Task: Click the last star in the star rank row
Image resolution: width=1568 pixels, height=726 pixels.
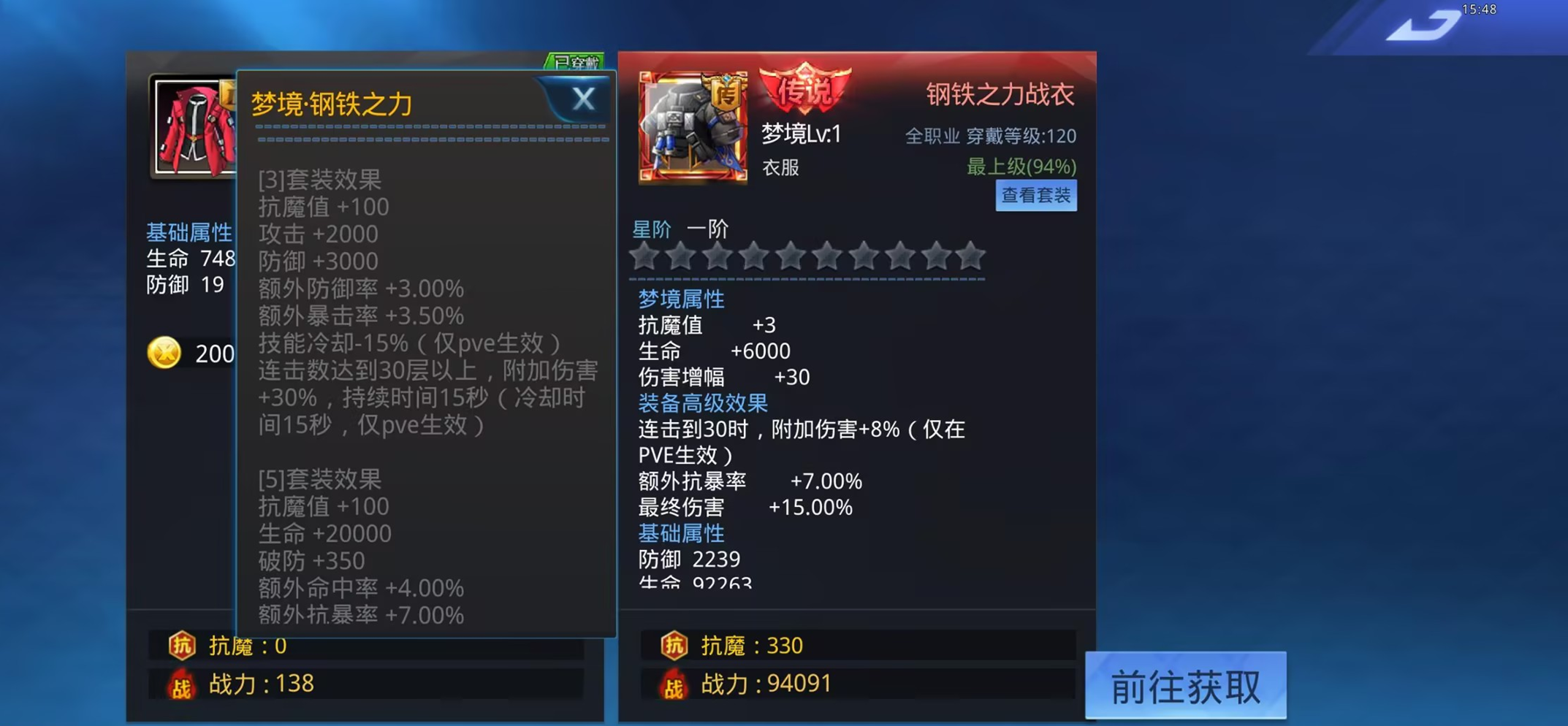Action: pos(973,256)
